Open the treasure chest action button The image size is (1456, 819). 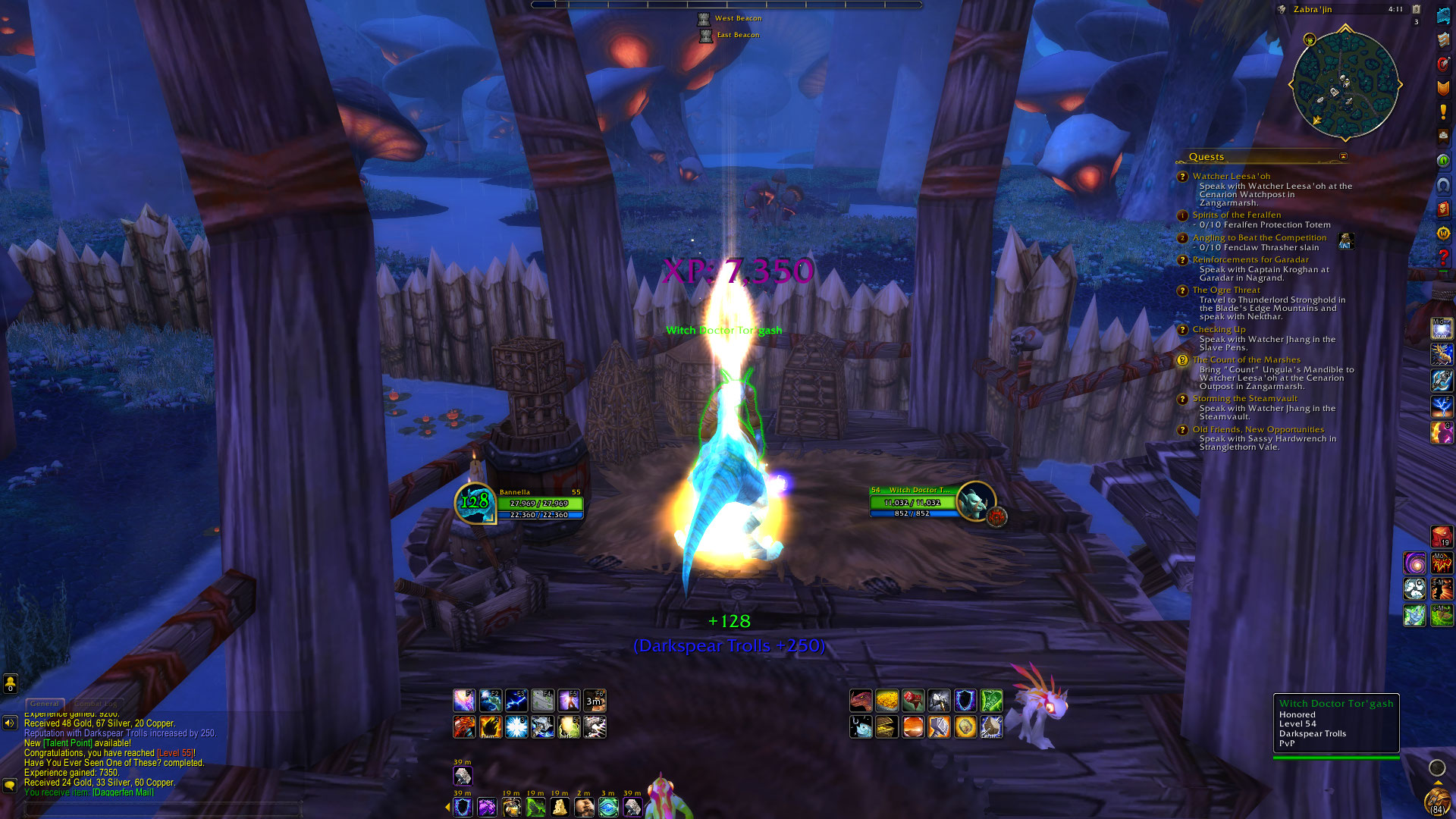pyautogui.click(x=886, y=727)
